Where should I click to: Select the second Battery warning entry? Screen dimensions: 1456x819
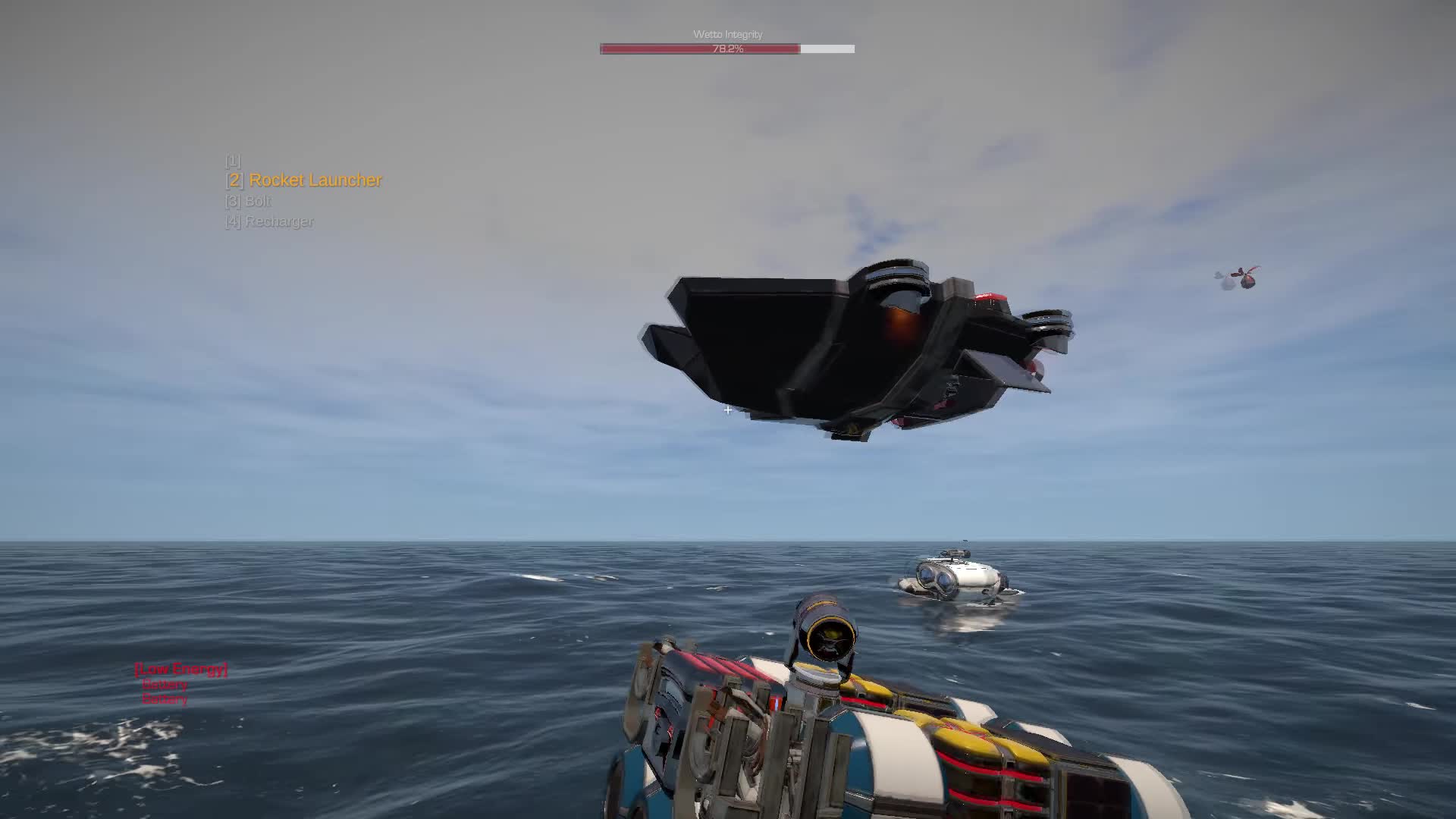[165, 699]
